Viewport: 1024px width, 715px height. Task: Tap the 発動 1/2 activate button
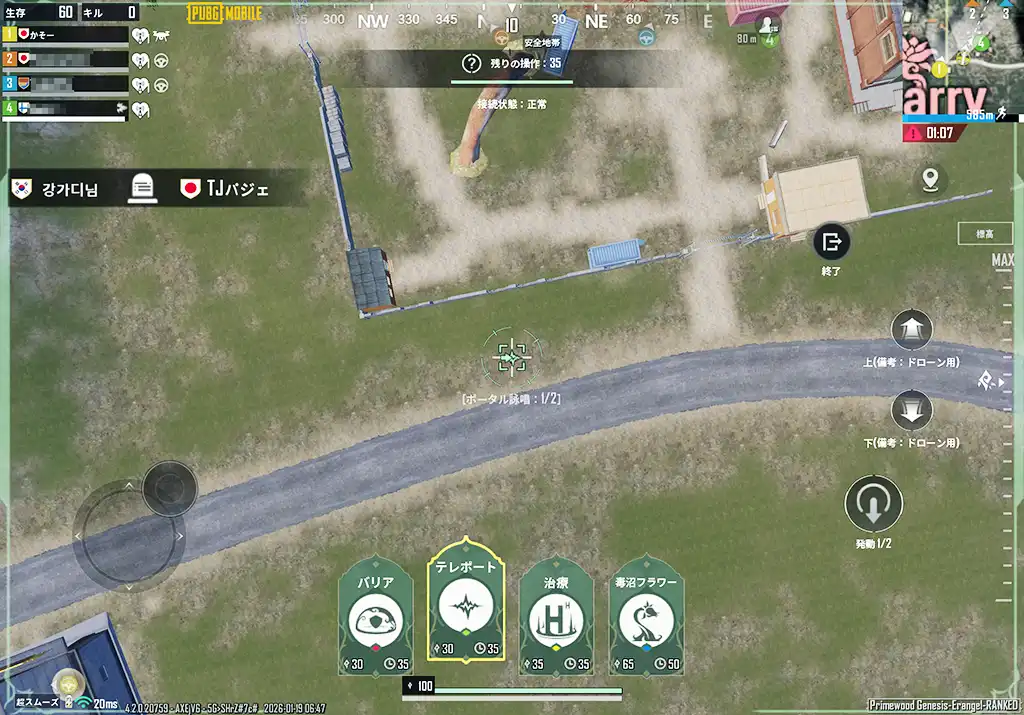point(873,505)
